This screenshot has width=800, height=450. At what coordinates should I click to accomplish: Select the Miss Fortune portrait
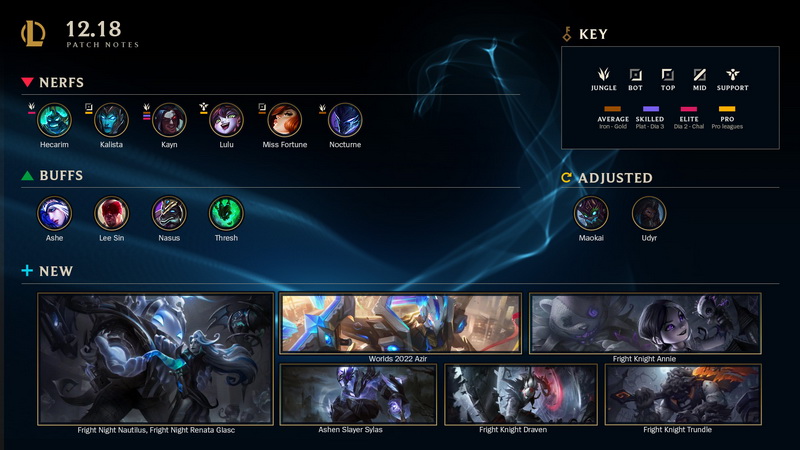click(285, 122)
